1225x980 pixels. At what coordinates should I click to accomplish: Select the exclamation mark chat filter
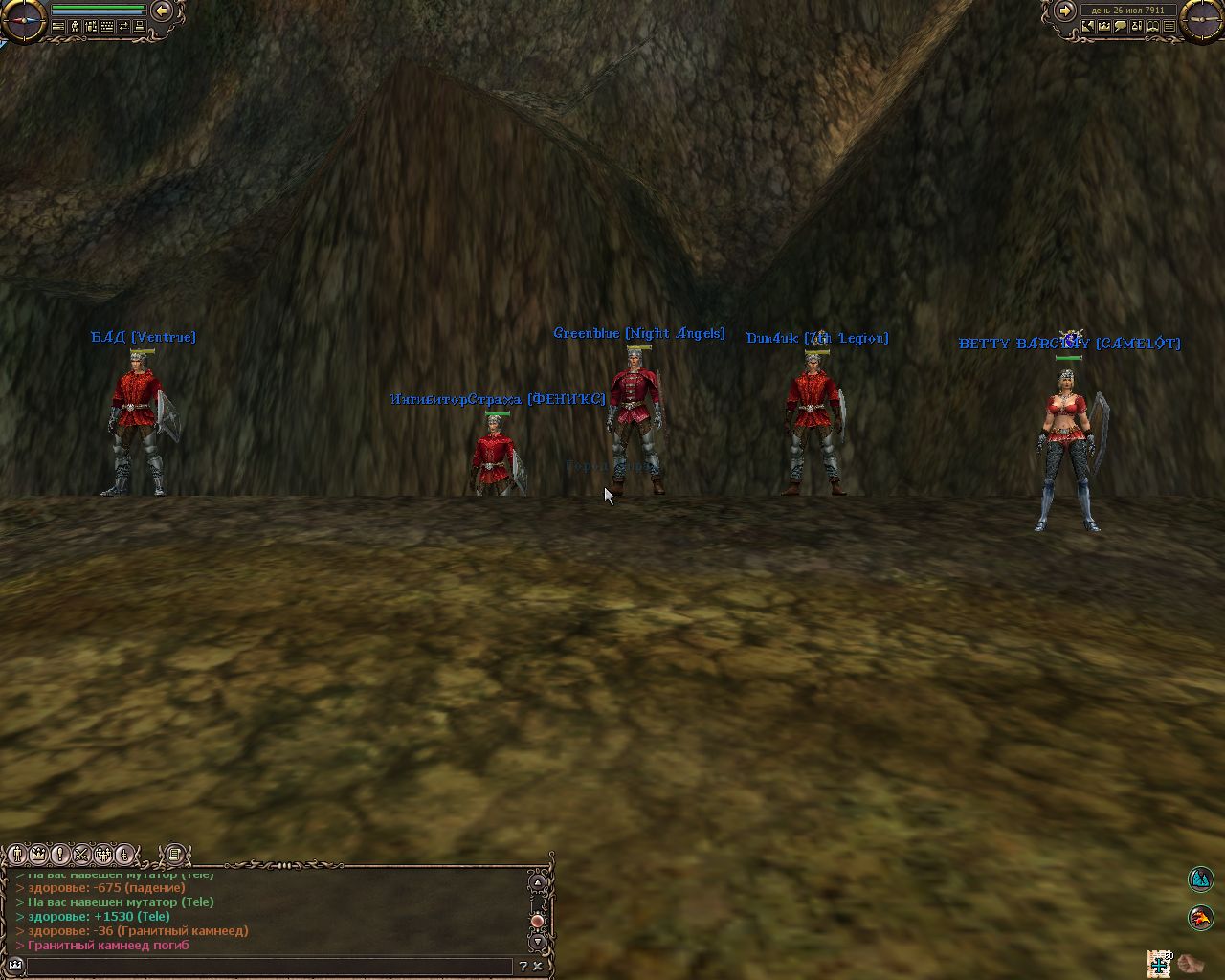[x=60, y=854]
